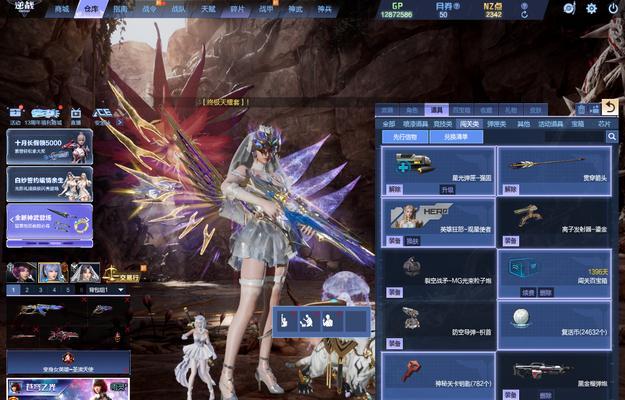Click the return arrow button on inventory panel
Image resolution: width=625 pixels, height=400 pixels.
[610, 107]
